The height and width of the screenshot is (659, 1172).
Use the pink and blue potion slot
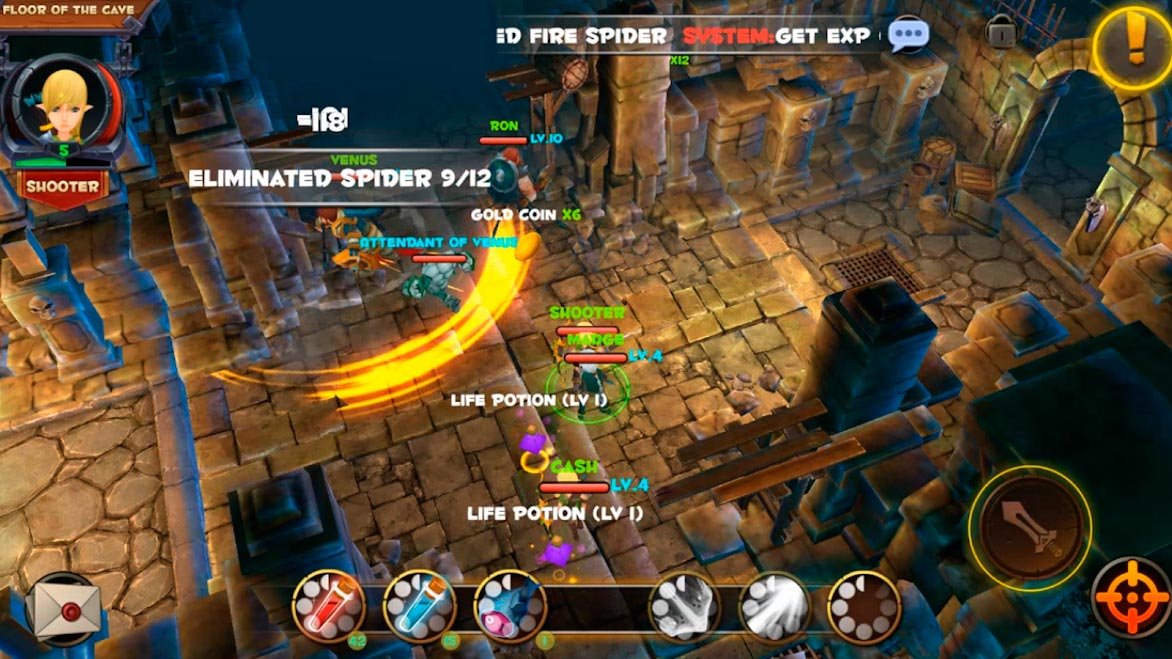pos(510,605)
